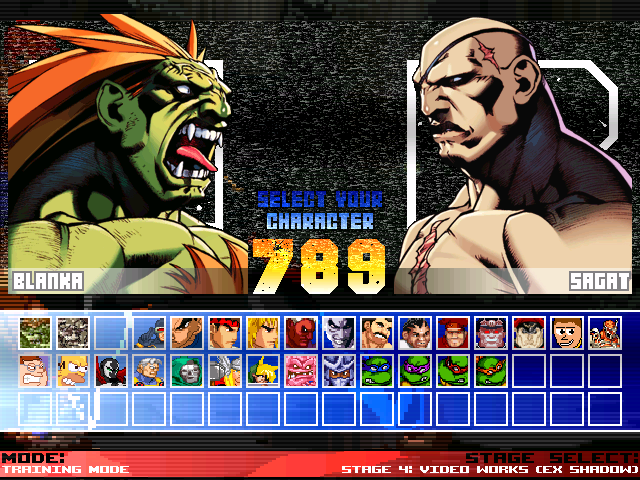Select the pink Krang brain portrait
The image size is (640, 480).
click(301, 371)
